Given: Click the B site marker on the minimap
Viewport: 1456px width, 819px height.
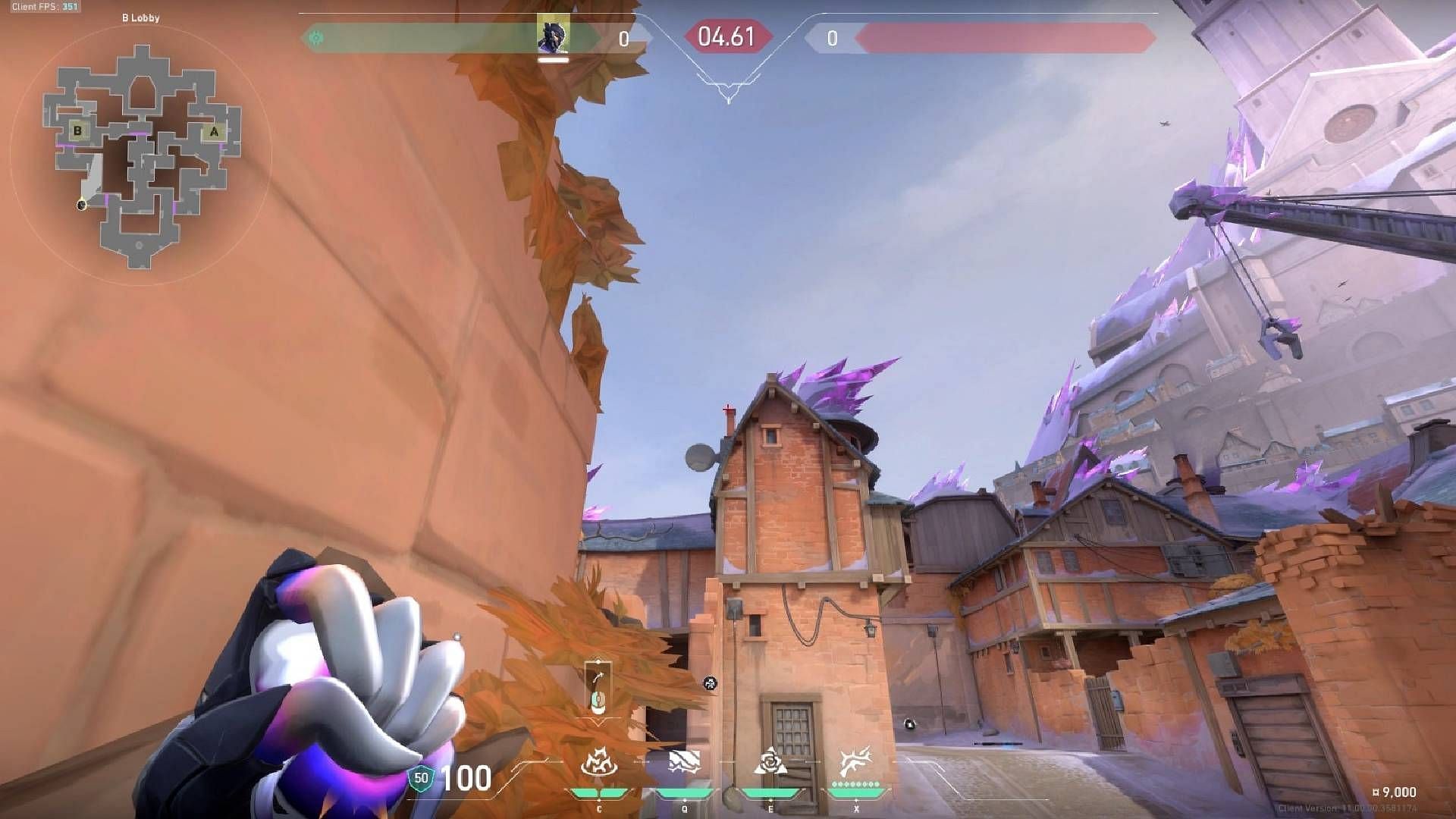Looking at the screenshot, I should pyautogui.click(x=76, y=130).
